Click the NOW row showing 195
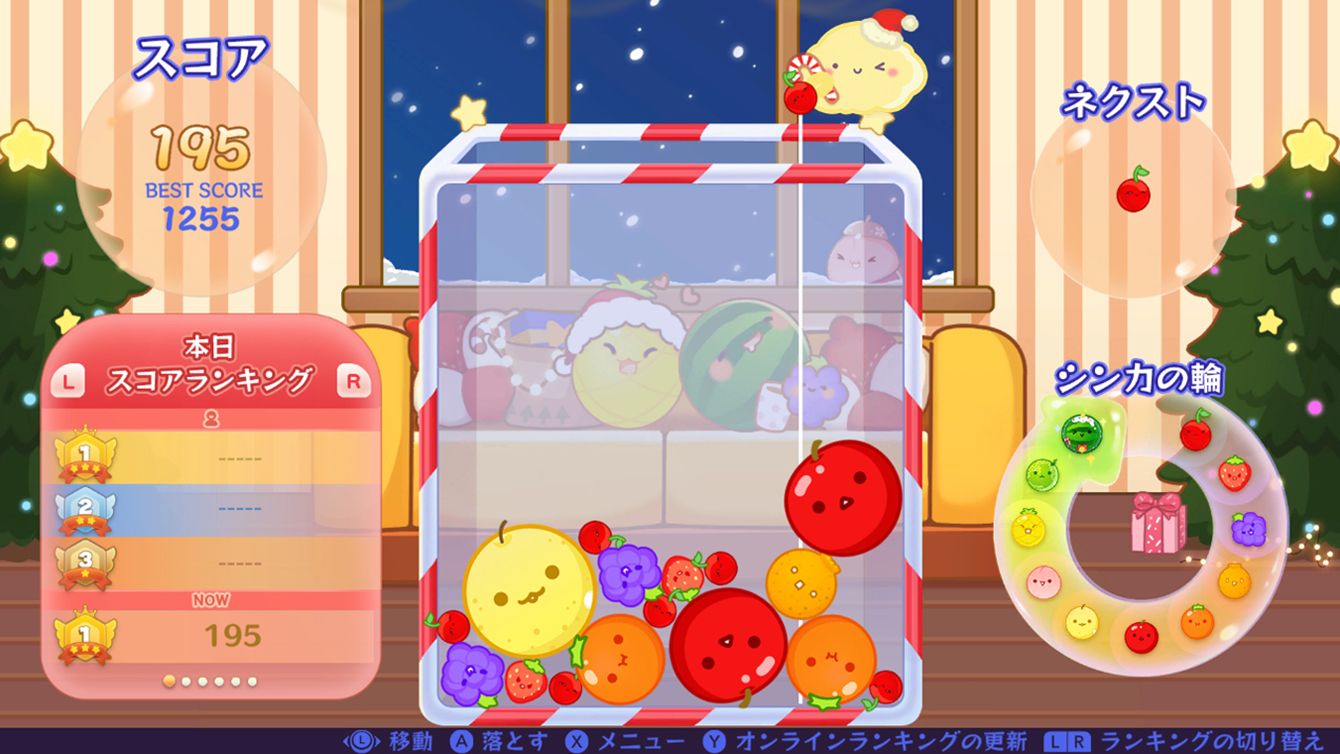The height and width of the screenshot is (754, 1340). pyautogui.click(x=210, y=635)
